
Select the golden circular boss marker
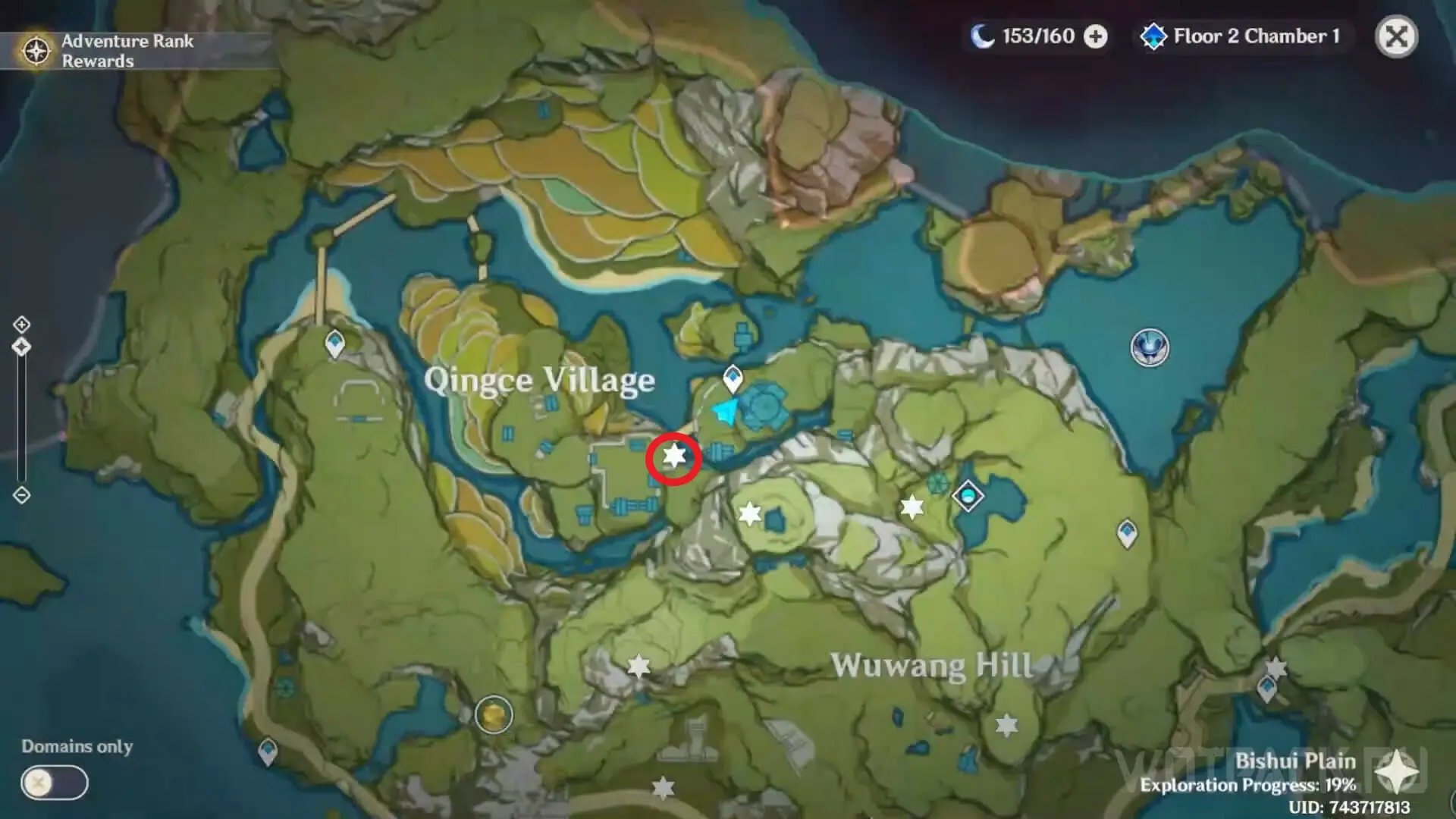click(494, 714)
